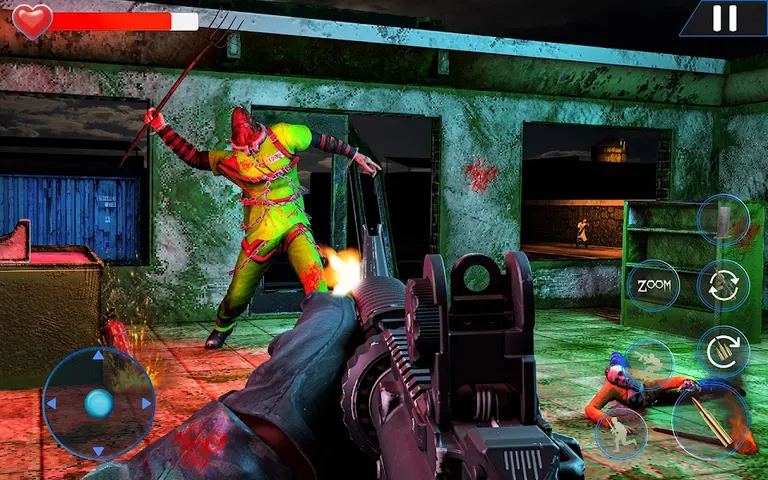The width and height of the screenshot is (768, 480).
Task: Click the joystick's center blue knob
Action: click(98, 403)
